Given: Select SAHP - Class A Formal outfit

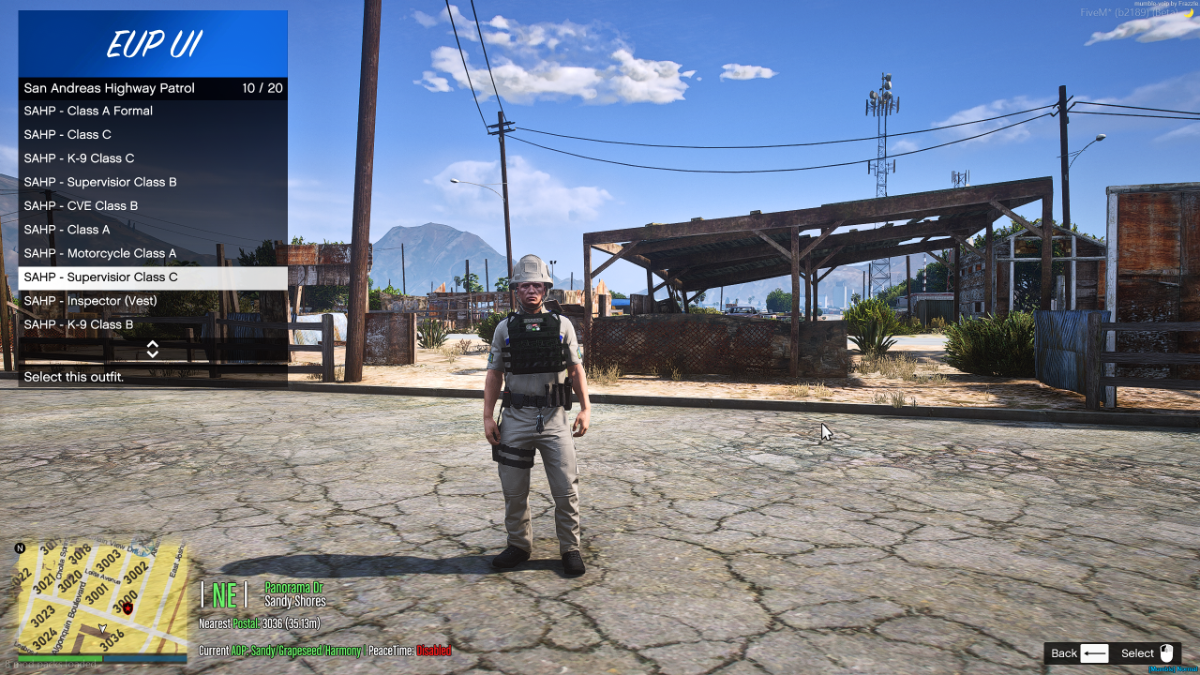Looking at the screenshot, I should (152, 111).
